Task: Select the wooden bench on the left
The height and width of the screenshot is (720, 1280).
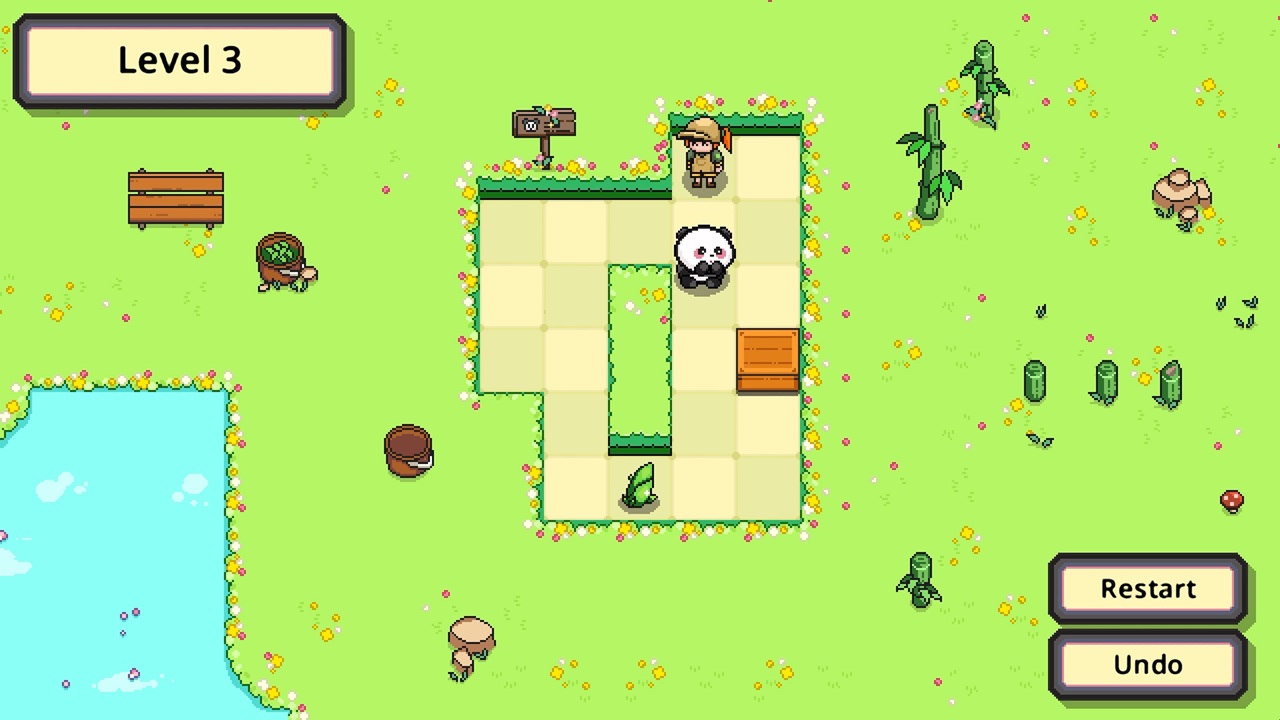Action: click(x=176, y=196)
